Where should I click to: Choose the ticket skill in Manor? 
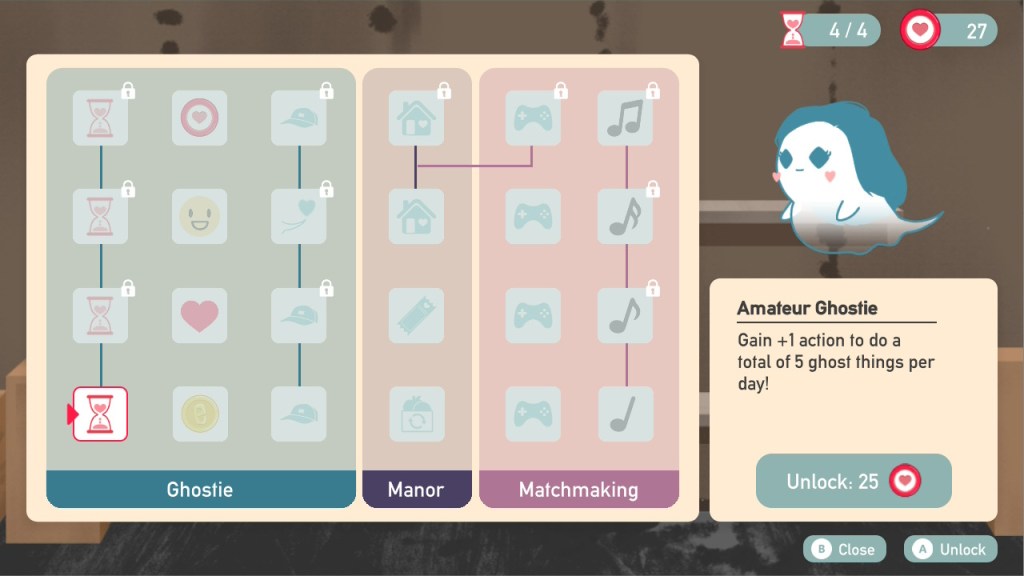pyautogui.click(x=416, y=315)
